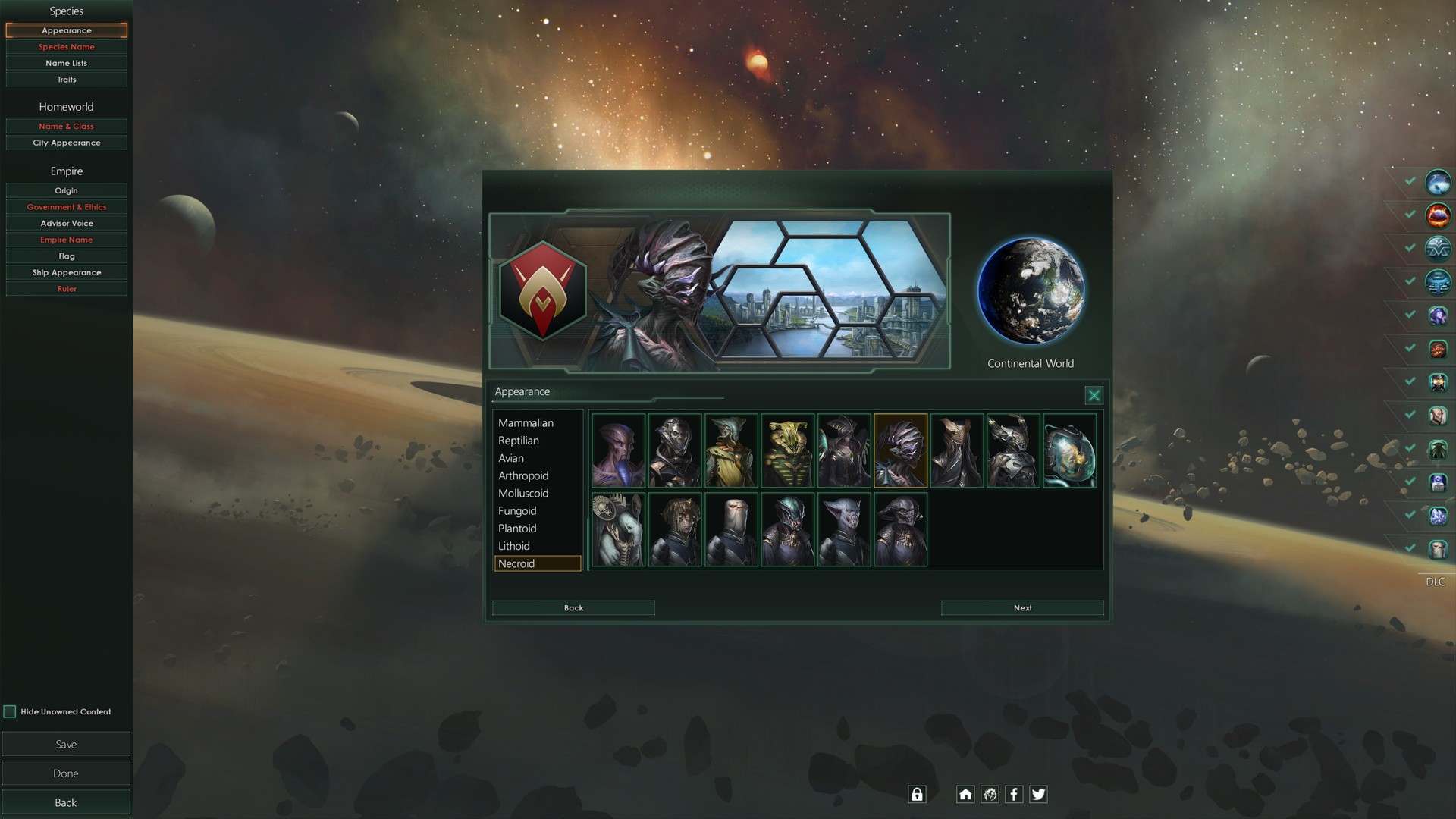Click the Next button
The height and width of the screenshot is (819, 1456).
pos(1022,607)
